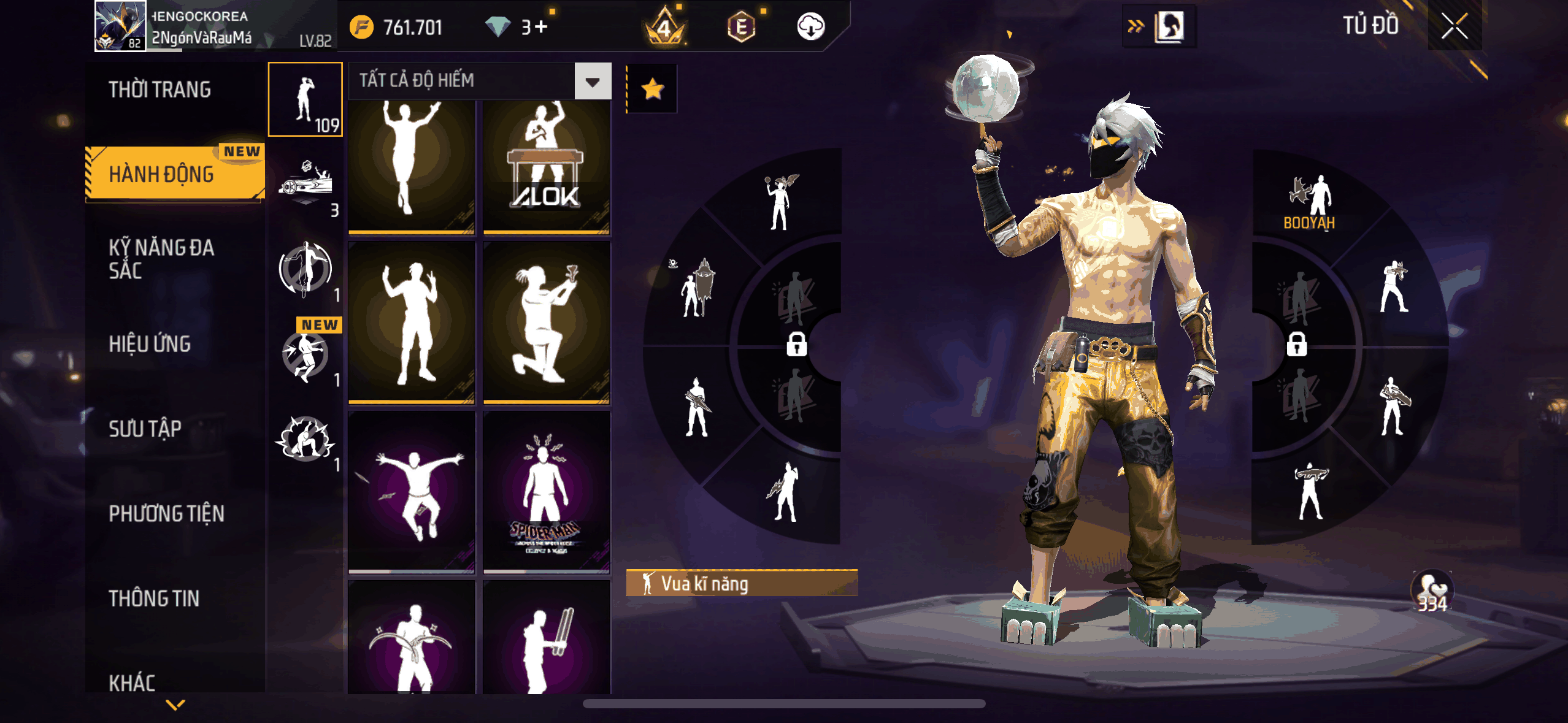Open the THỜI TRANG category
Screen dimensions: 1568x723
point(160,90)
